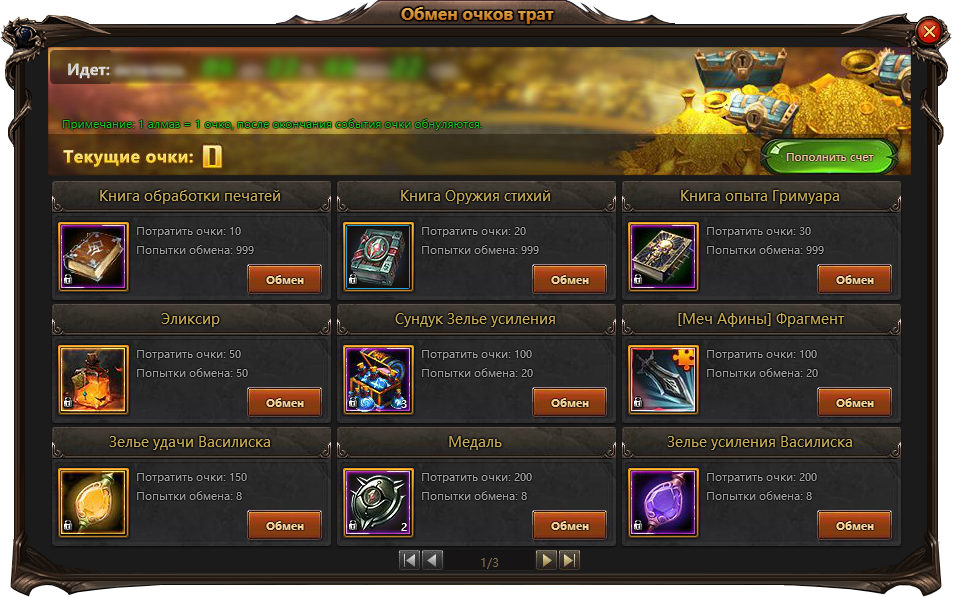The image size is (954, 597).
Task: Exchange points for Медаль
Action: [x=569, y=525]
